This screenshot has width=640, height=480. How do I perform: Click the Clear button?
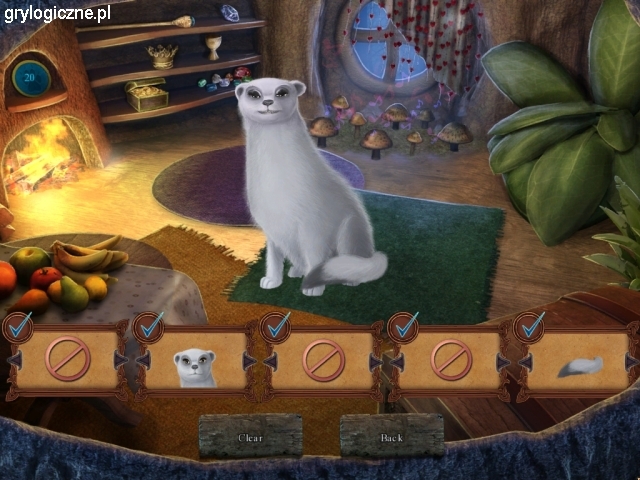250,437
